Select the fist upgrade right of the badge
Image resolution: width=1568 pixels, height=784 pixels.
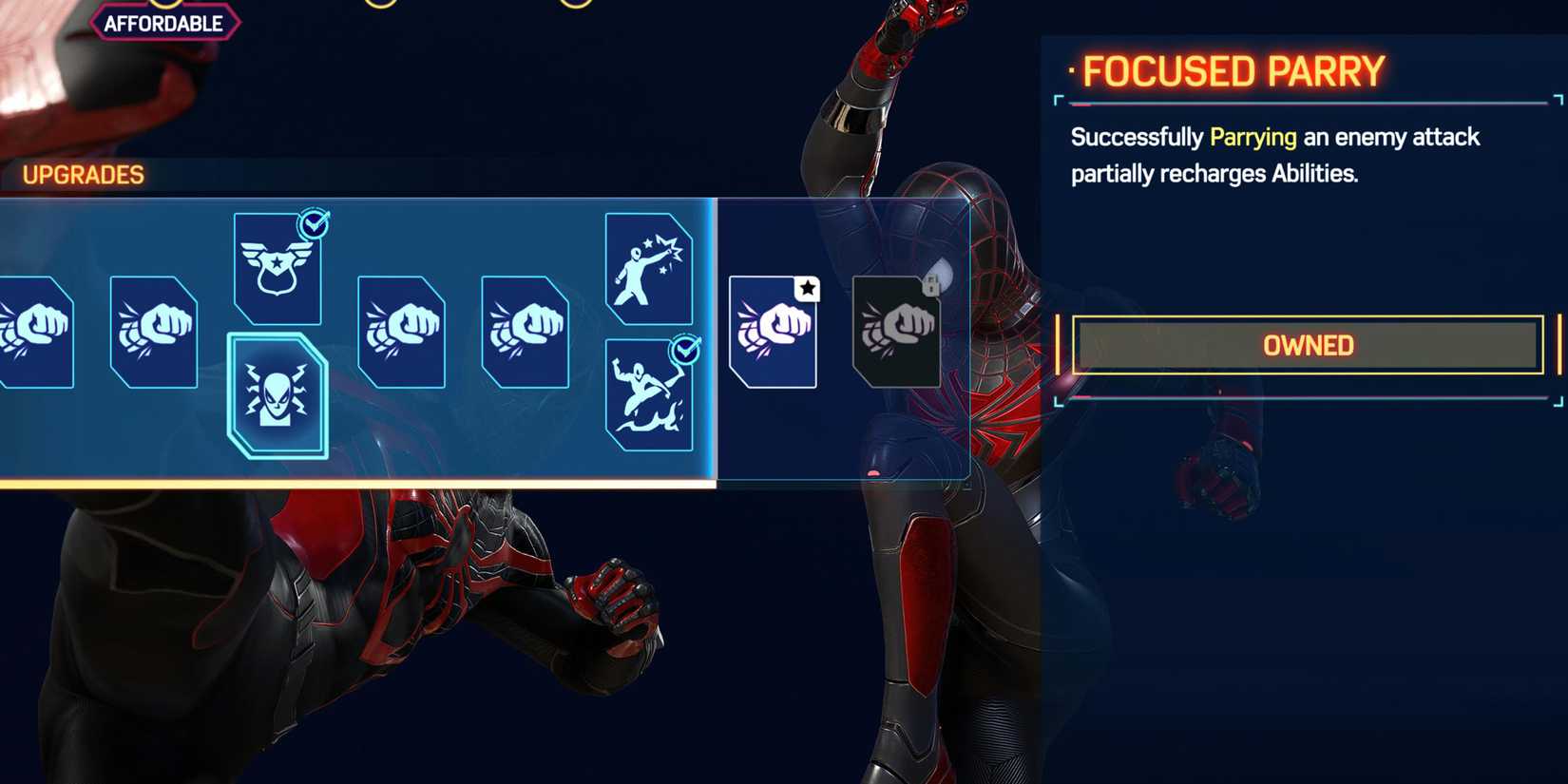(x=401, y=335)
